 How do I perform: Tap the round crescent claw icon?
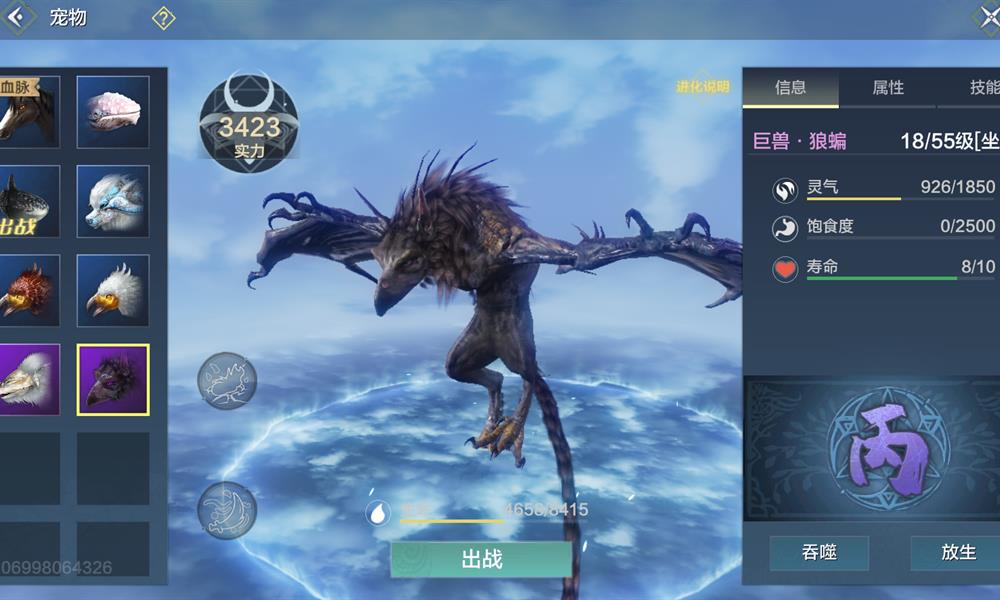tap(227, 510)
